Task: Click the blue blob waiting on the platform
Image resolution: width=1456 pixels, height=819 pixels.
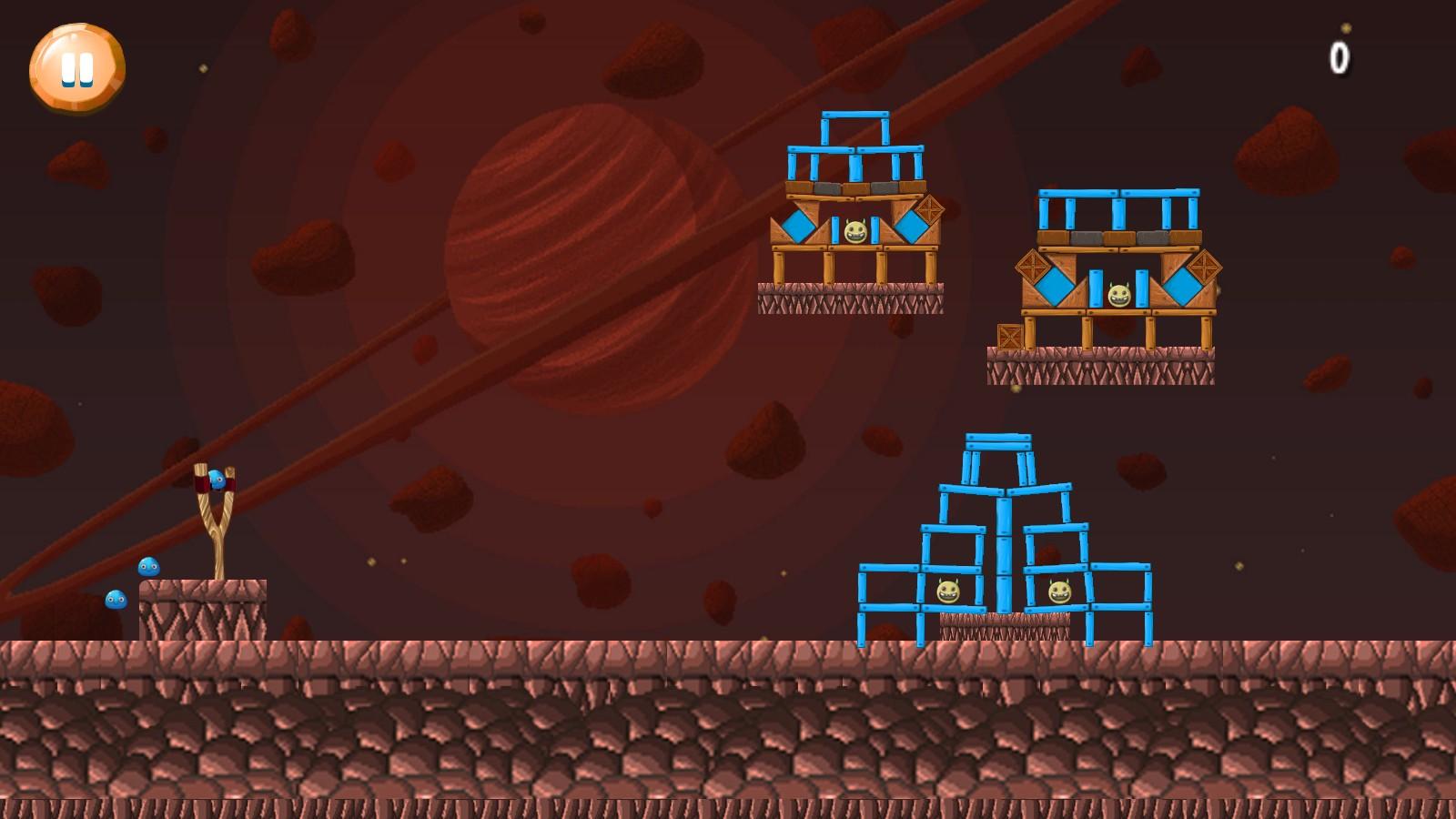Action: point(147,568)
